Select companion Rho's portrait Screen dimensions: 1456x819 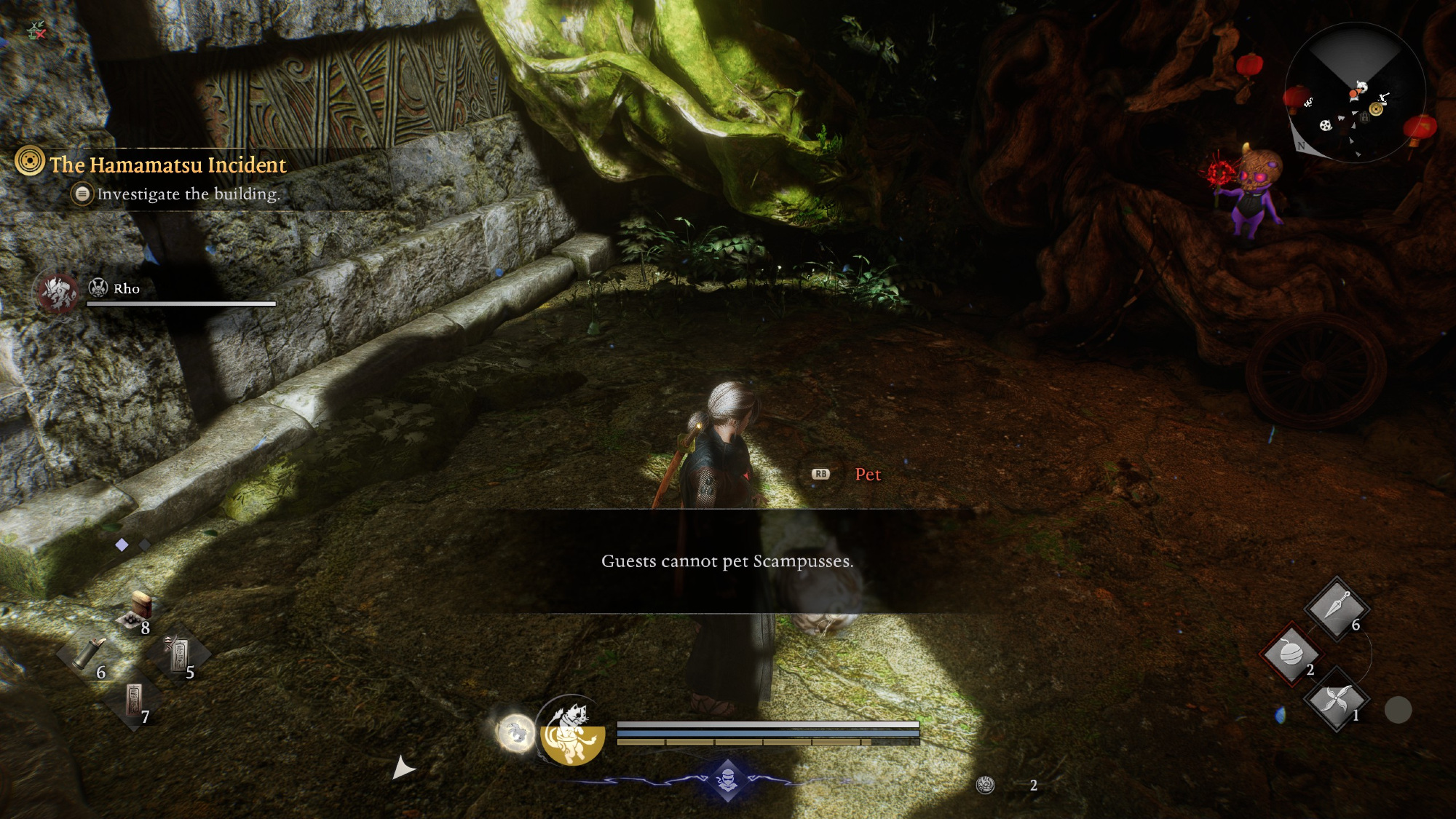(58, 292)
